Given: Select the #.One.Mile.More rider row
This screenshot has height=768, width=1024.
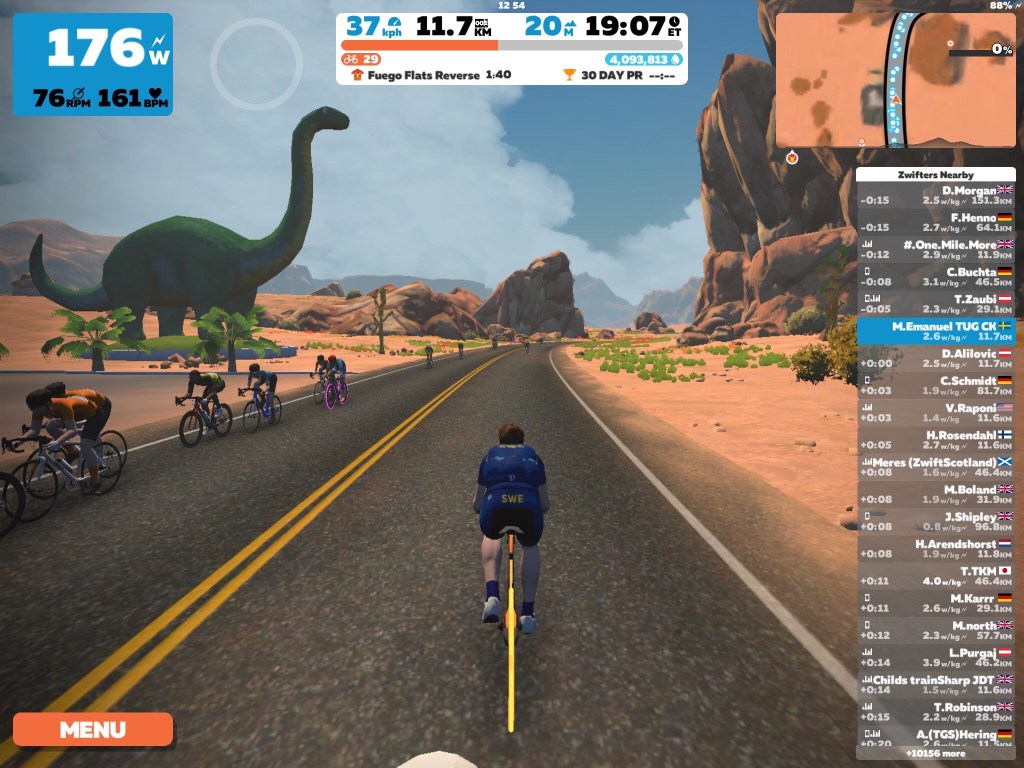Looking at the screenshot, I should tap(935, 249).
